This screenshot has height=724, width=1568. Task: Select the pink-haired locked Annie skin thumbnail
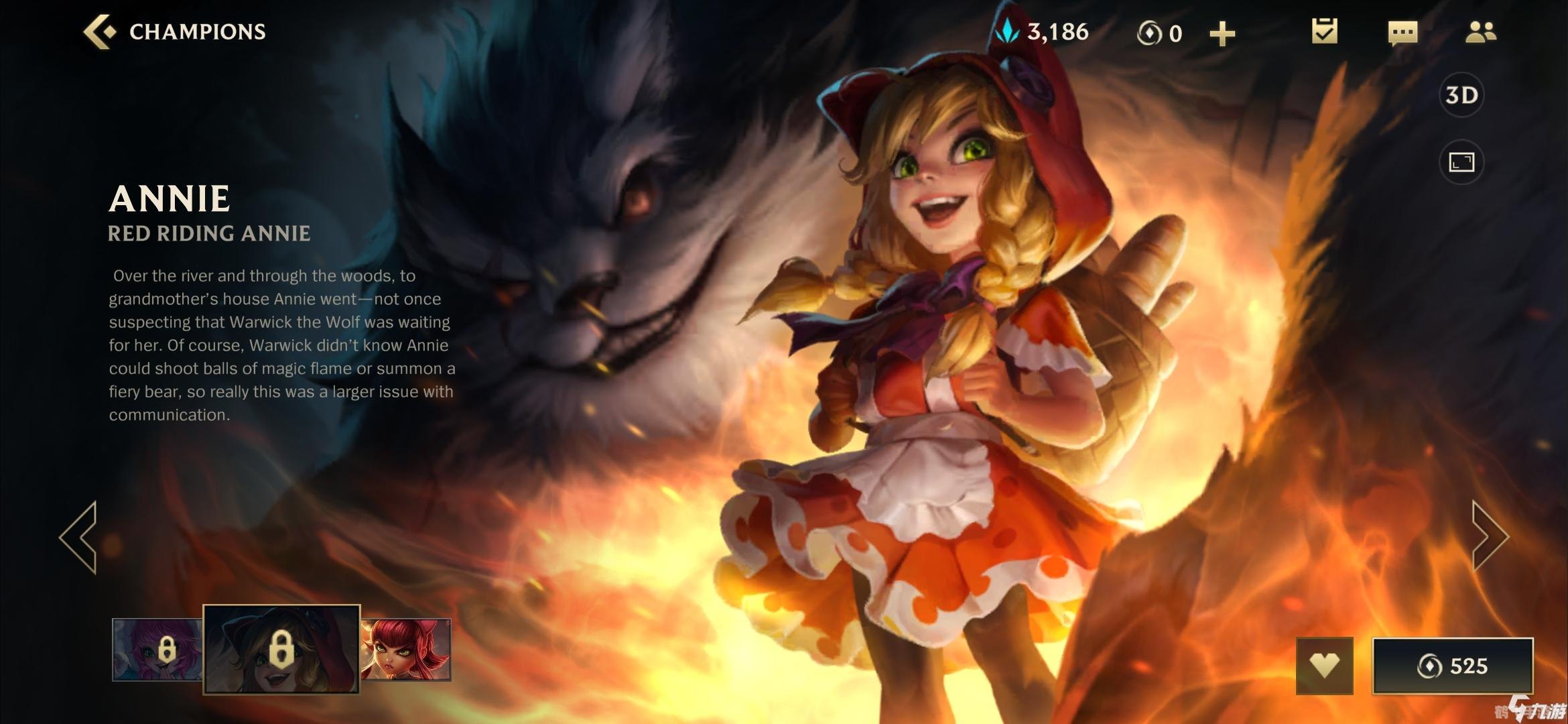coord(157,650)
